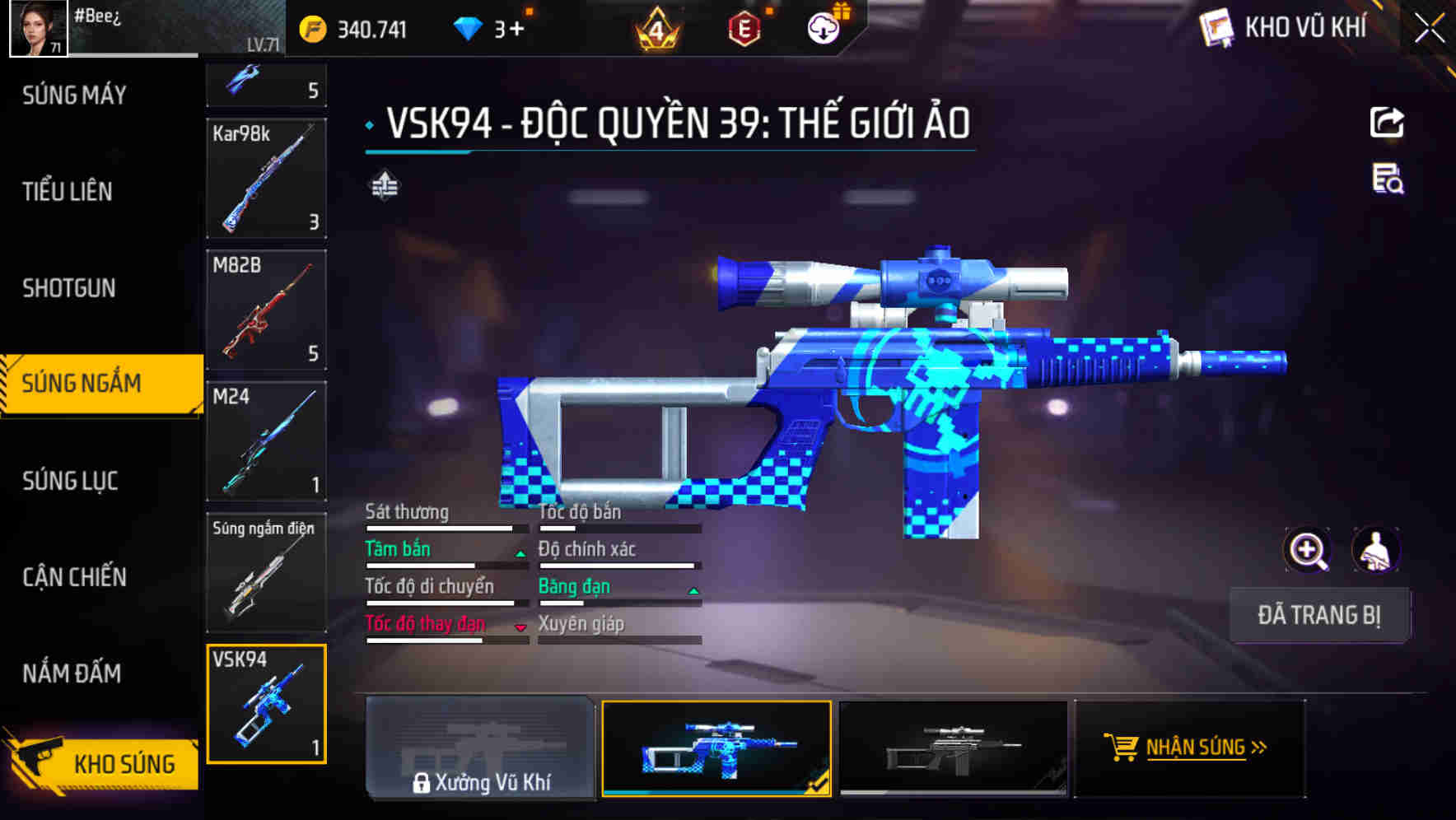This screenshot has height=820, width=1456.
Task: Zoom in on the weapon with magnifier icon
Action: pos(1306,550)
